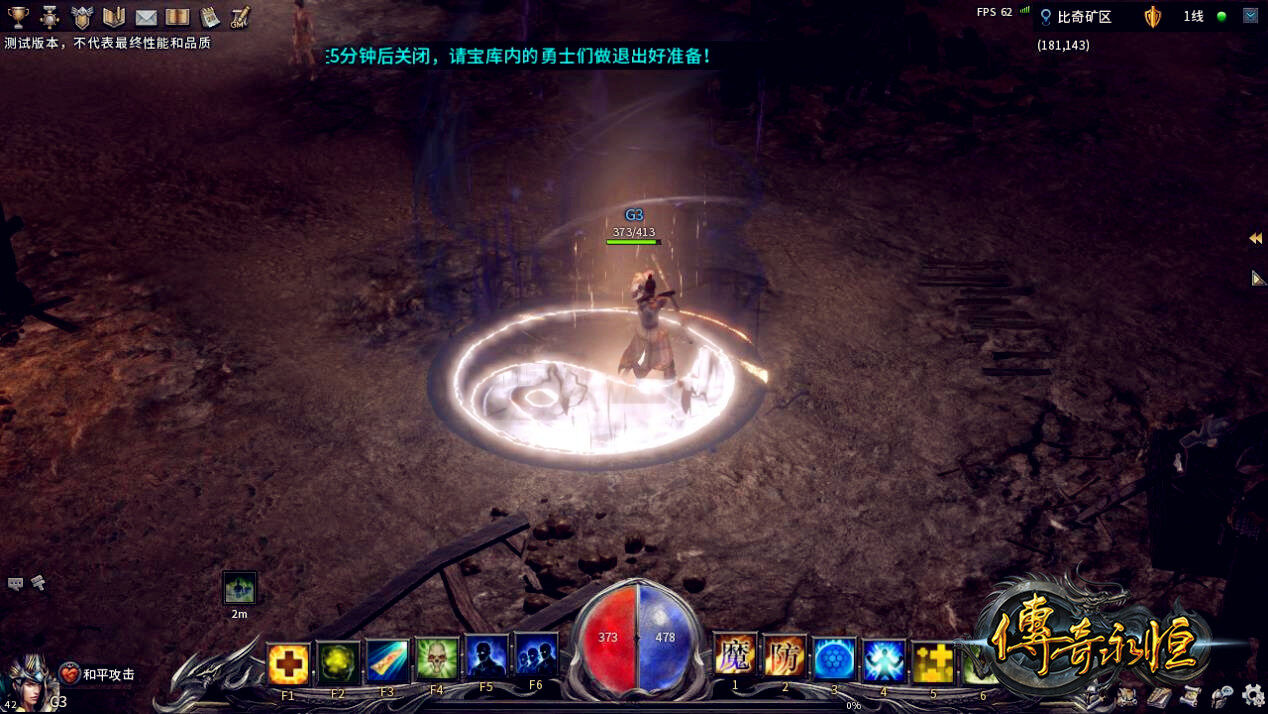Screen dimensions: 1268x714
Task: Open the winged shield icon
Action: tap(82, 17)
